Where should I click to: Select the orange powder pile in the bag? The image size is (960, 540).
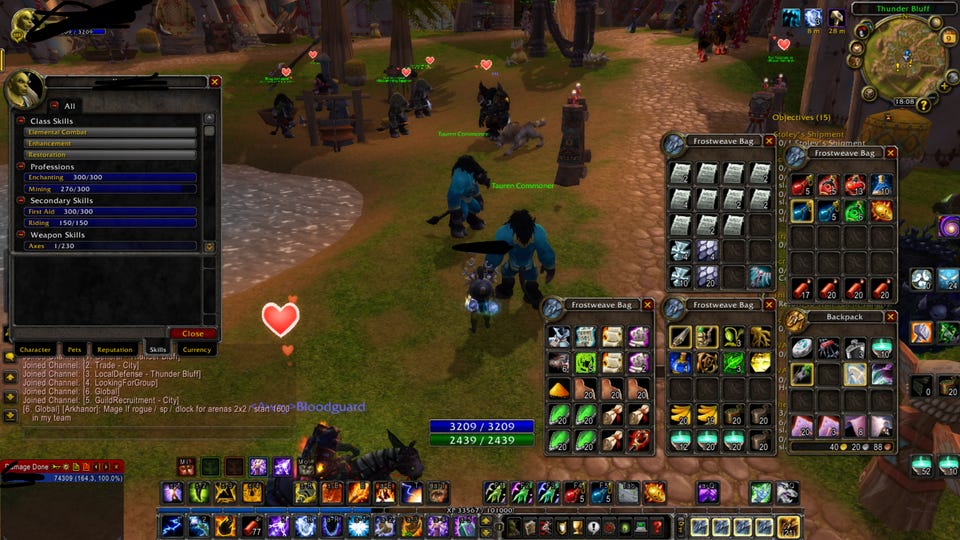pyautogui.click(x=557, y=388)
